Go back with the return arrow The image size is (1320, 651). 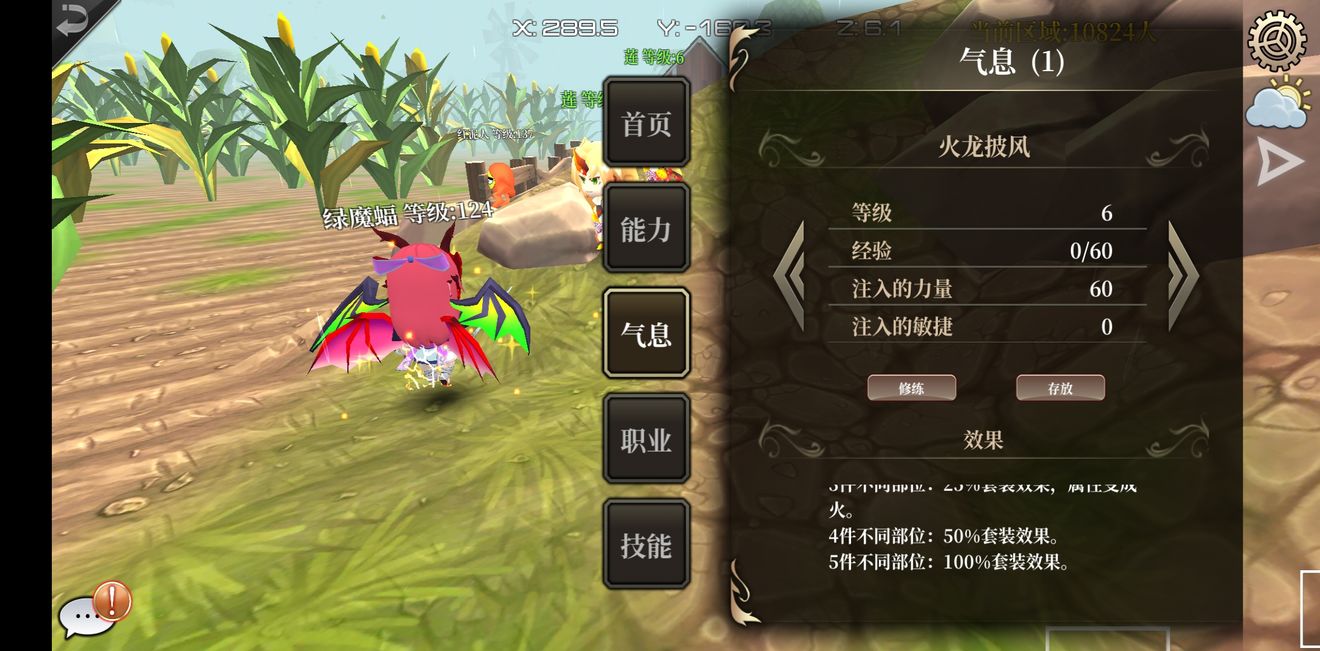click(x=73, y=22)
